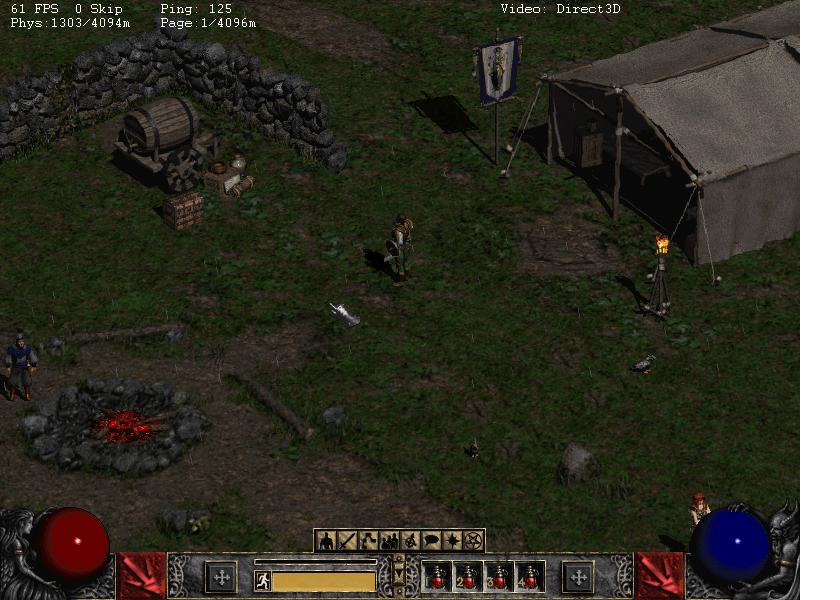Open the inventory via the sword icon
Image resolution: width=840 pixels, height=600 pixels.
[x=347, y=541]
